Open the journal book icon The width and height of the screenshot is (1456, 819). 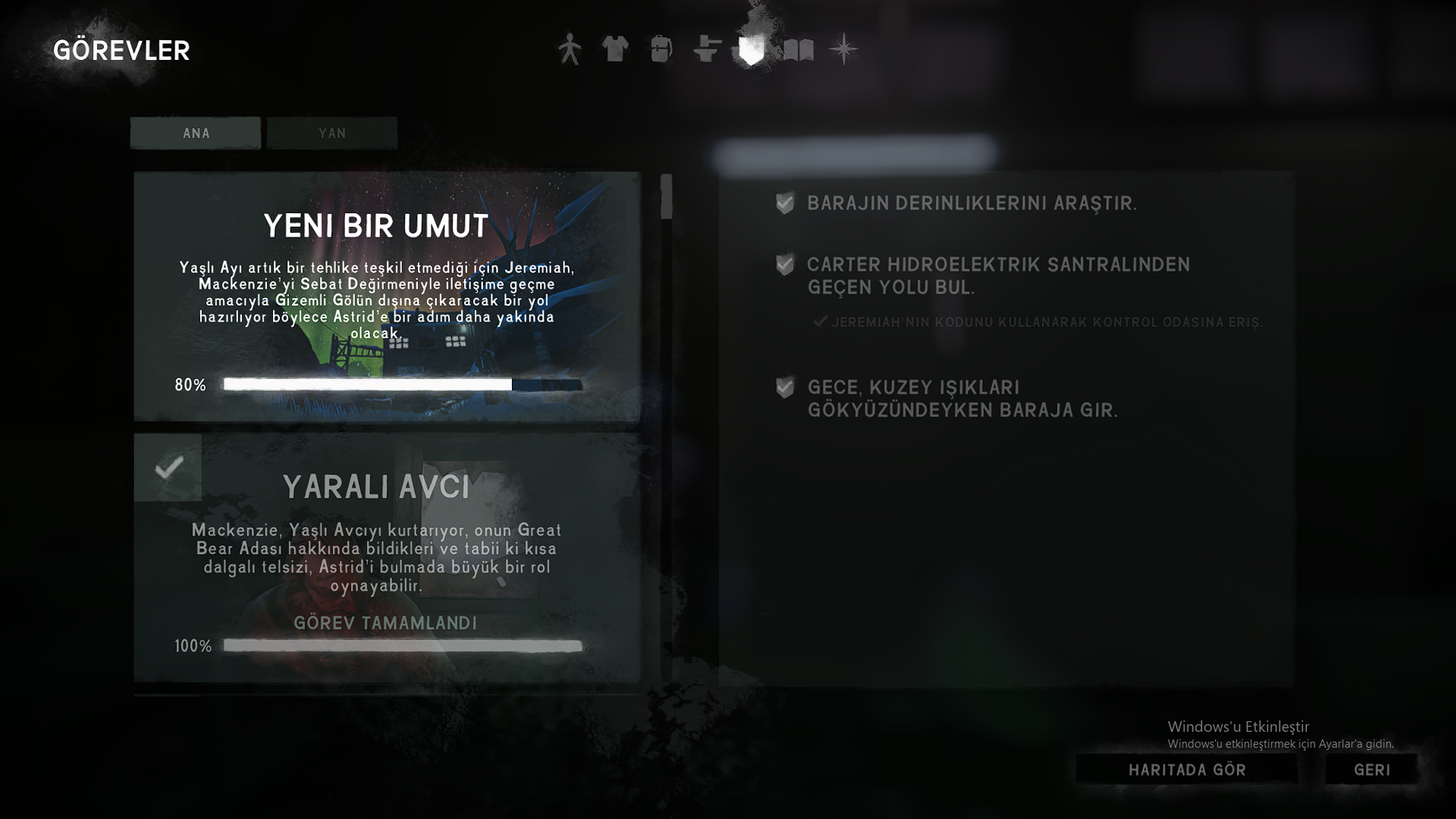(x=798, y=50)
